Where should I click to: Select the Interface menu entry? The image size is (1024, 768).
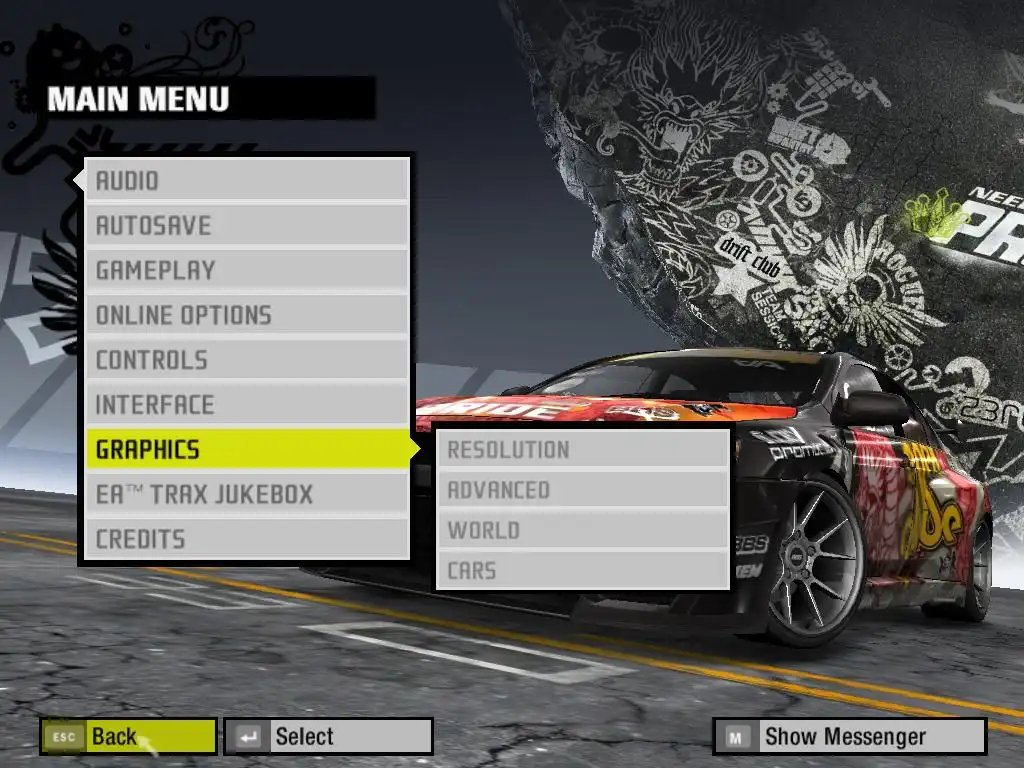point(247,405)
